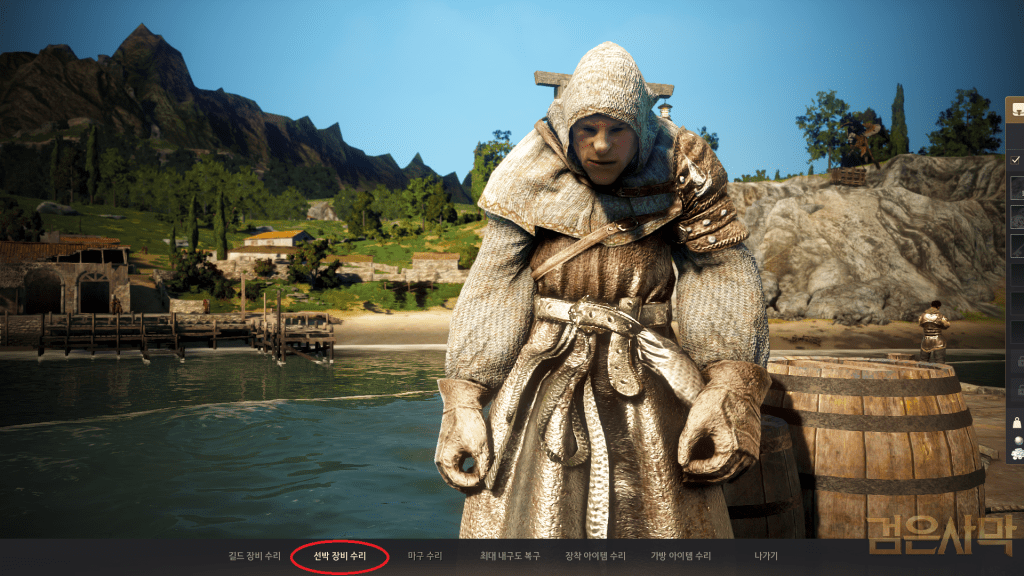The height and width of the screenshot is (576, 1024).
Task: Exit the repair menu with 나가기
Action: pos(766,556)
